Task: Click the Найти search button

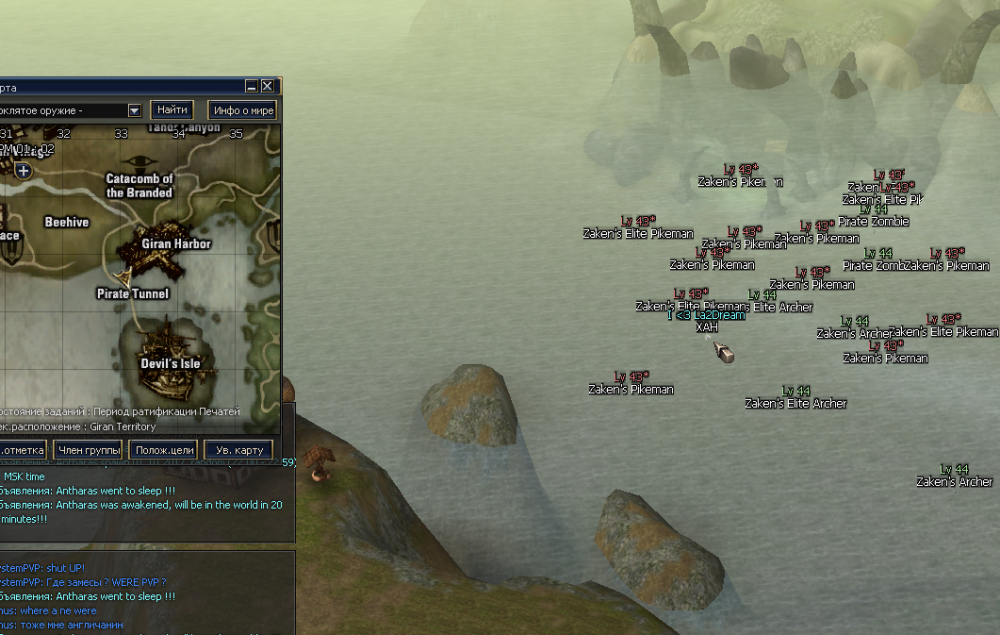Action: [171, 110]
